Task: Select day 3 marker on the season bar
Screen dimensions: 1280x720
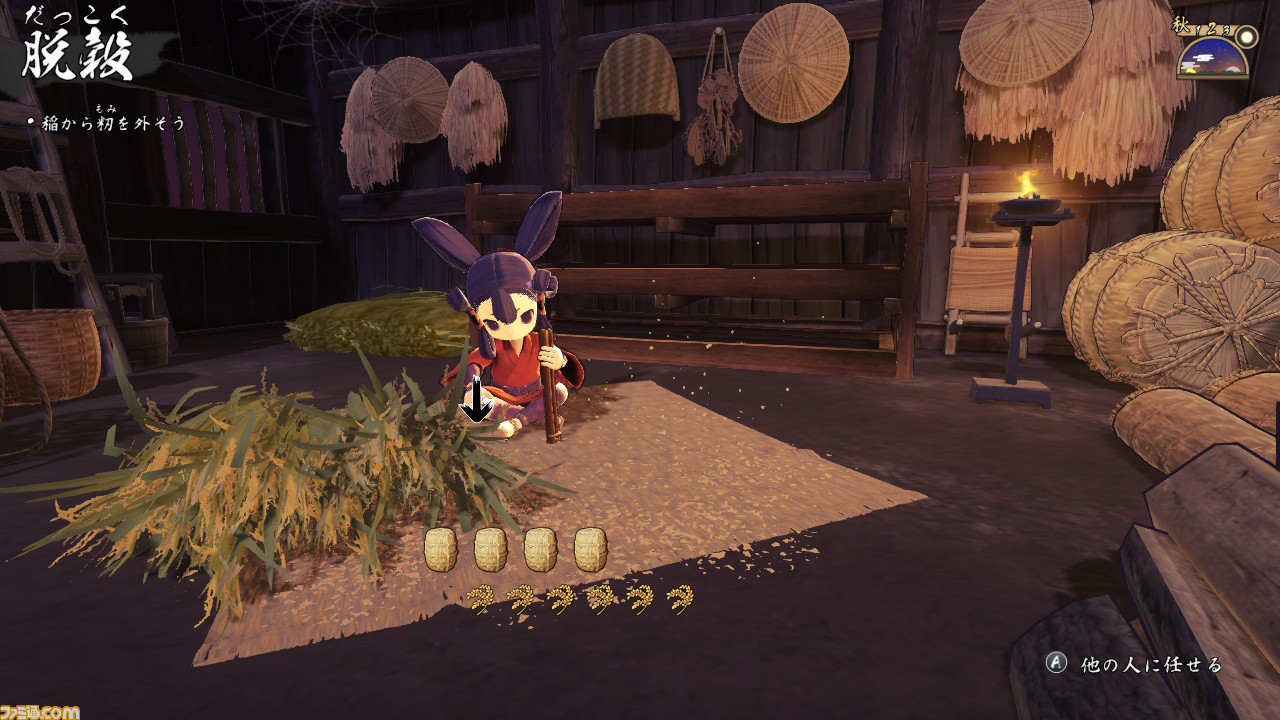Action: click(1226, 30)
